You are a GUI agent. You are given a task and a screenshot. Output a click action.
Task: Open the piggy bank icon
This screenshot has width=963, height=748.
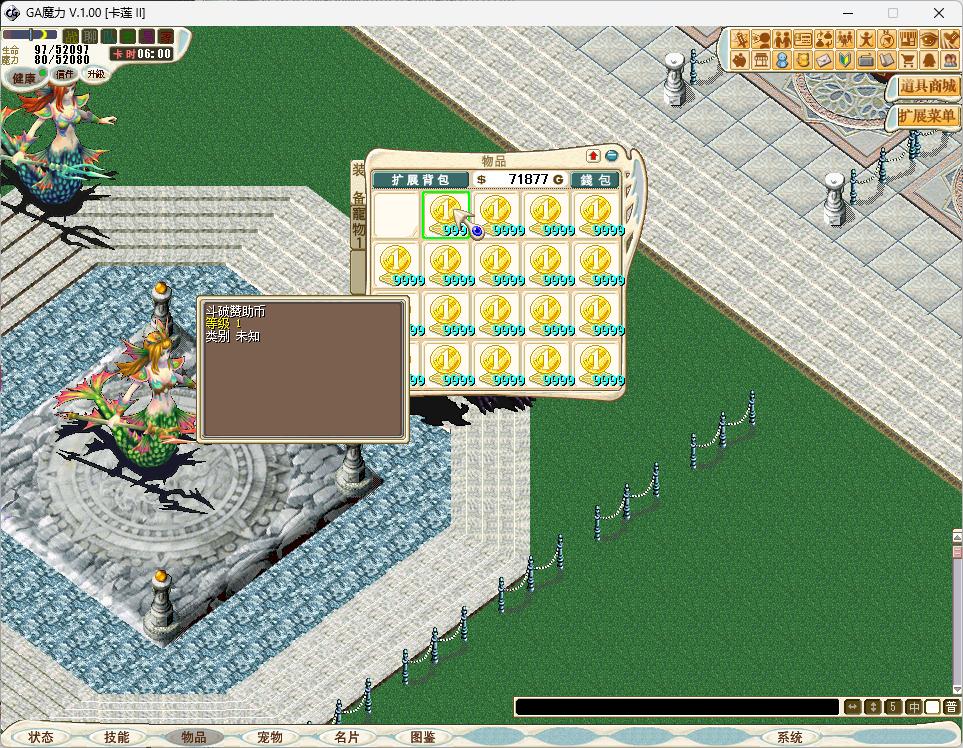[740, 61]
